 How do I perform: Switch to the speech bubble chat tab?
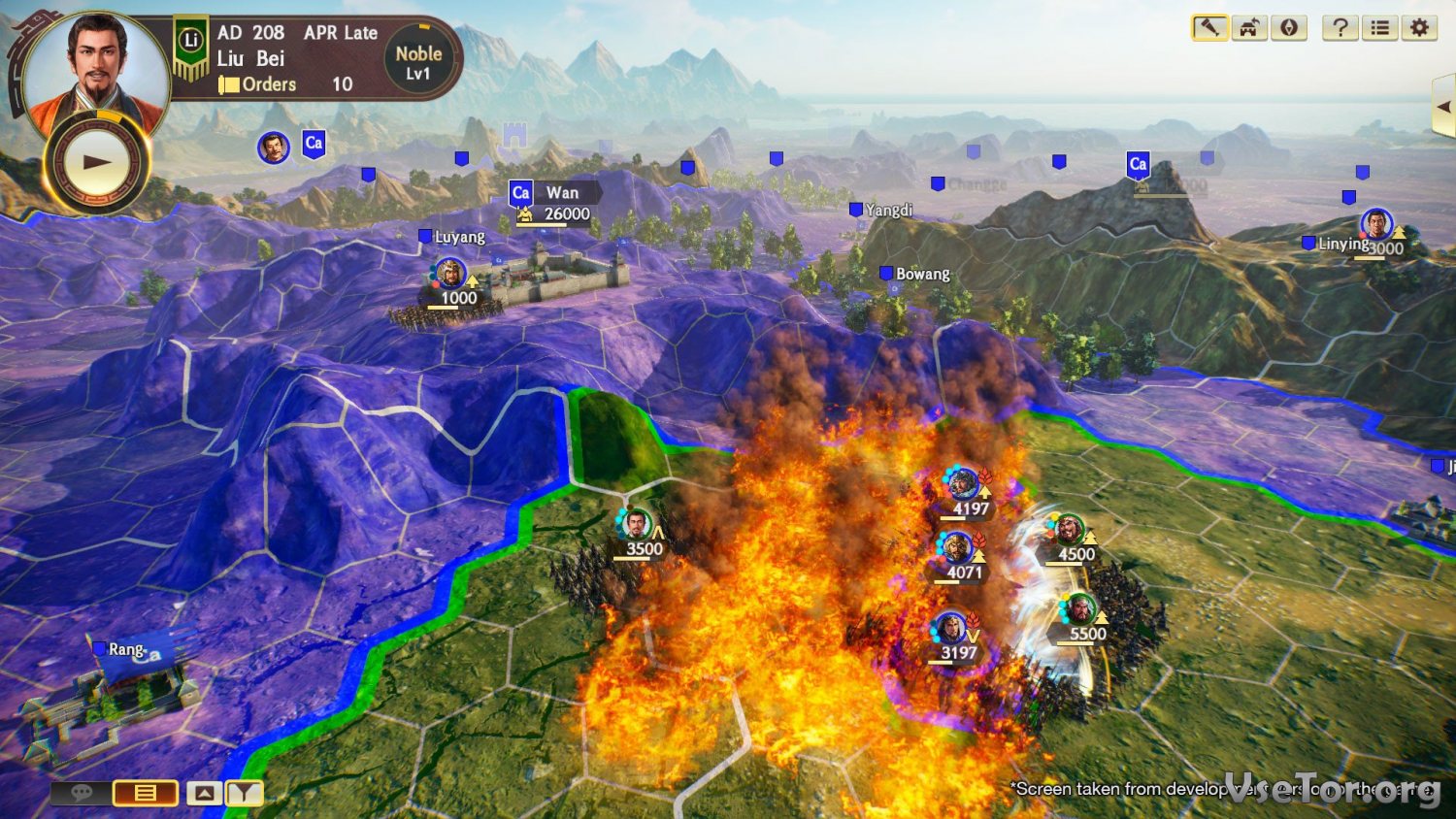click(x=81, y=793)
